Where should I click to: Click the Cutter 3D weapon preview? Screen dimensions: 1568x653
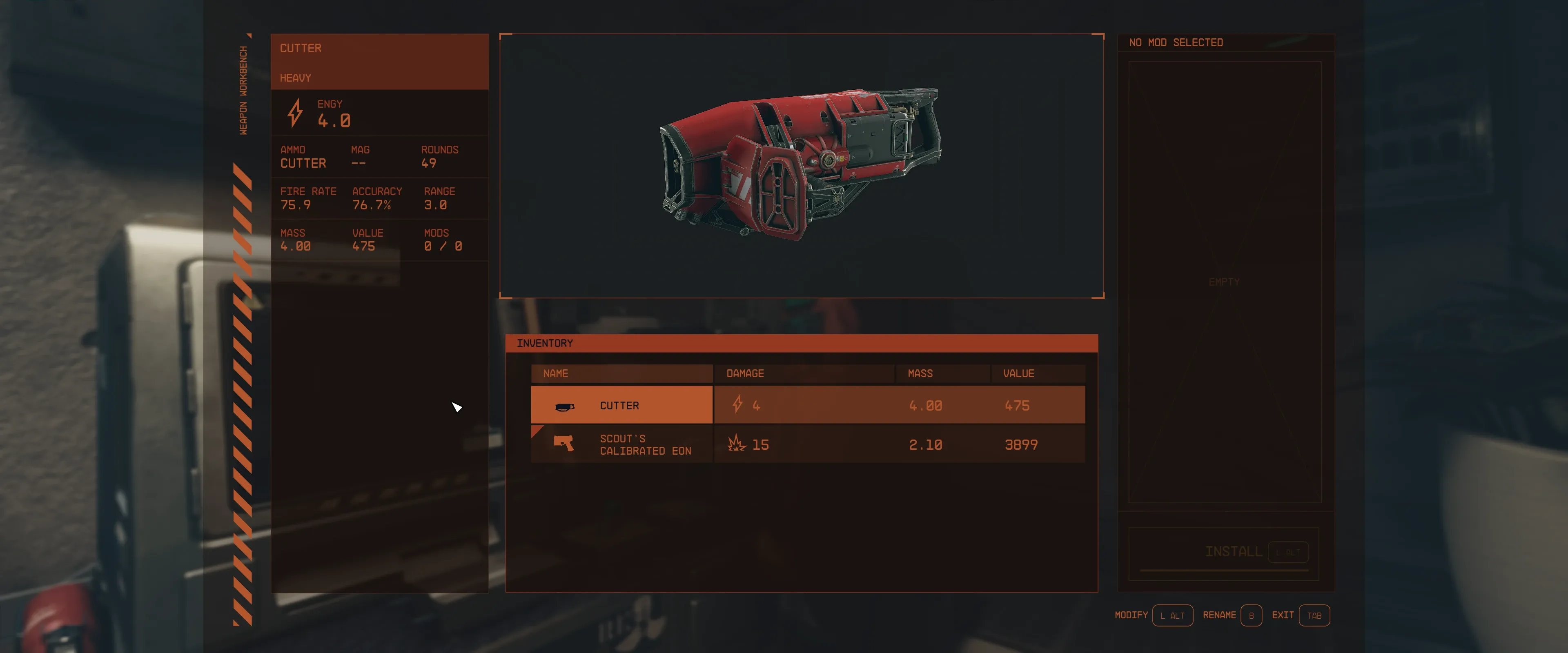801,164
